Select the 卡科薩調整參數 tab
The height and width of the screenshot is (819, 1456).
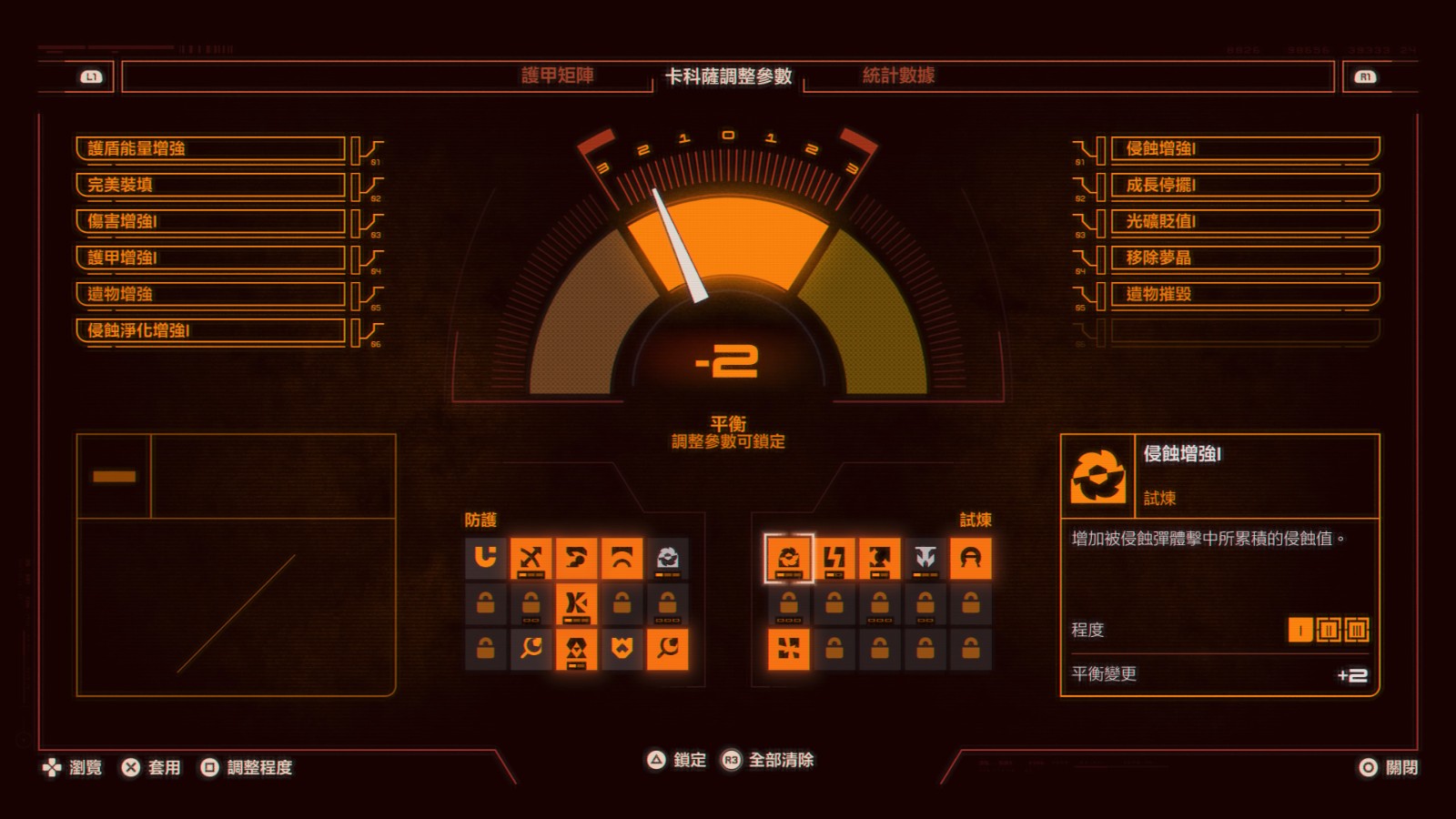[x=728, y=76]
